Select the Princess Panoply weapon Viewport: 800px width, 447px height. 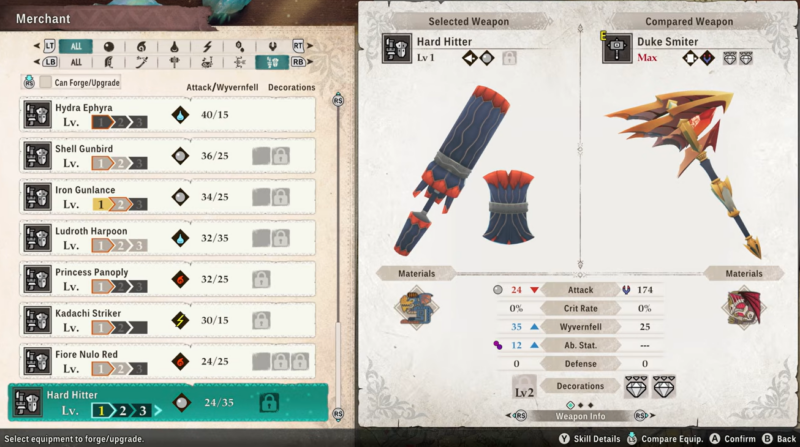point(168,279)
